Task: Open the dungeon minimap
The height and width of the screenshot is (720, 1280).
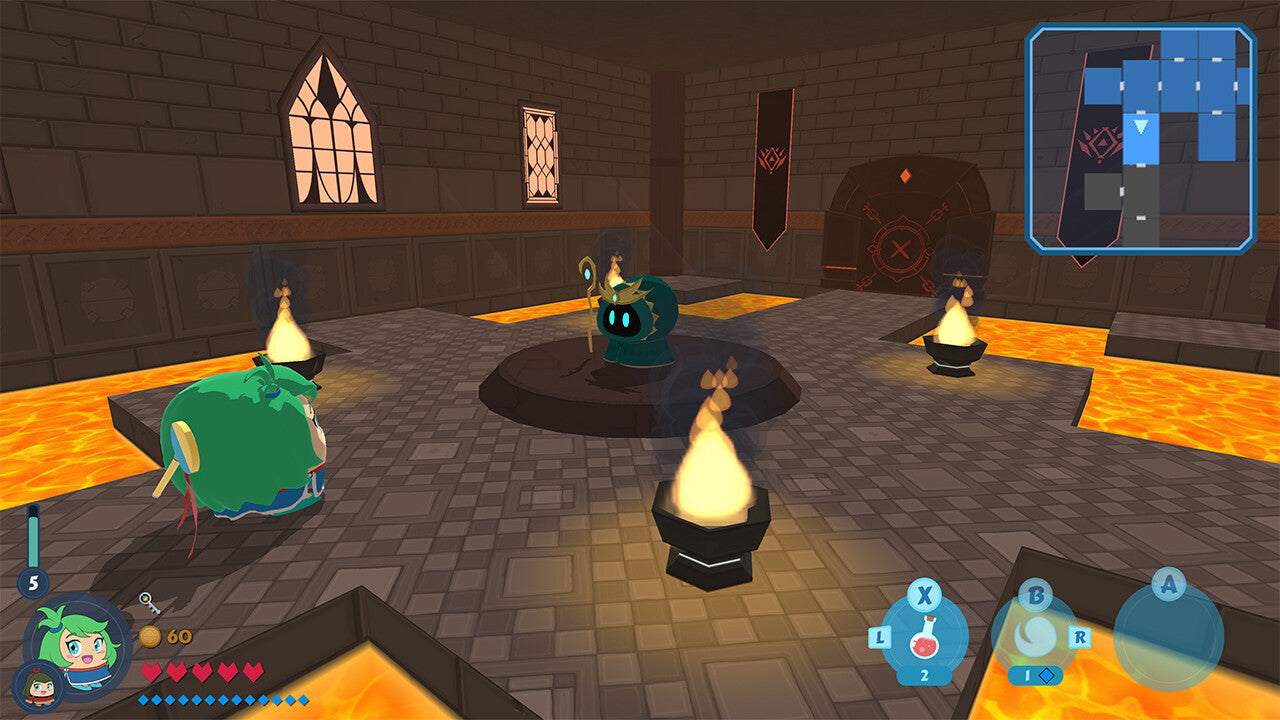Action: (1140, 138)
